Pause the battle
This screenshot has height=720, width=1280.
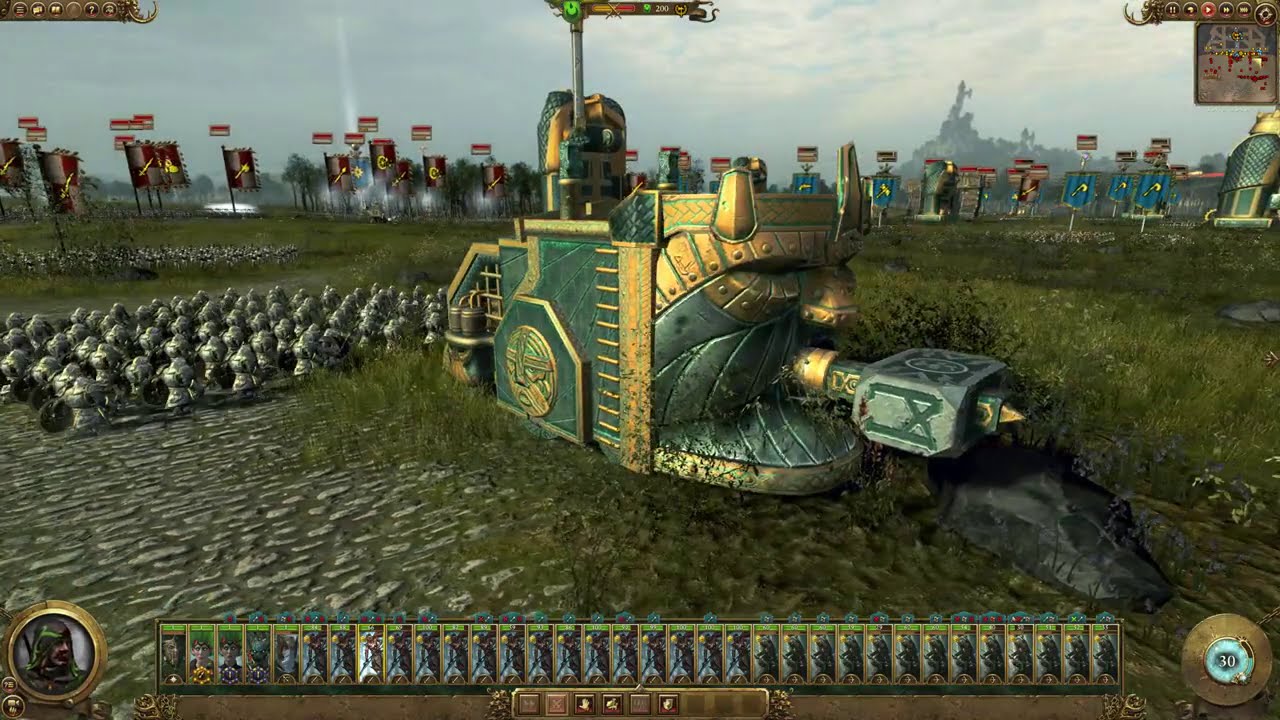click(1172, 10)
